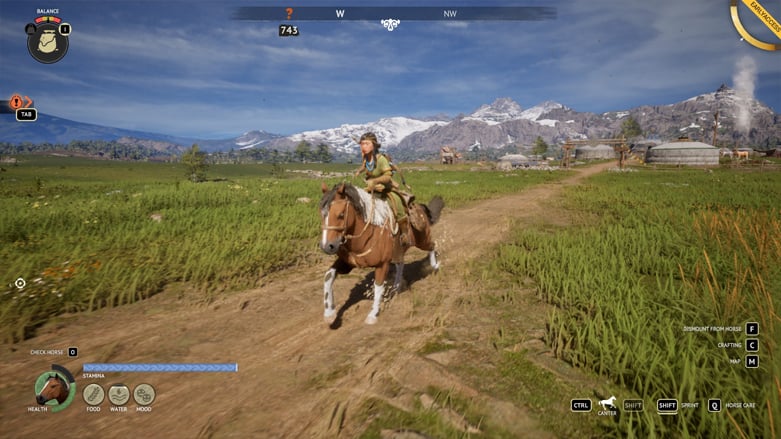Image resolution: width=781 pixels, height=439 pixels.
Task: Select the orange question mark compass marker
Action: 290,14
